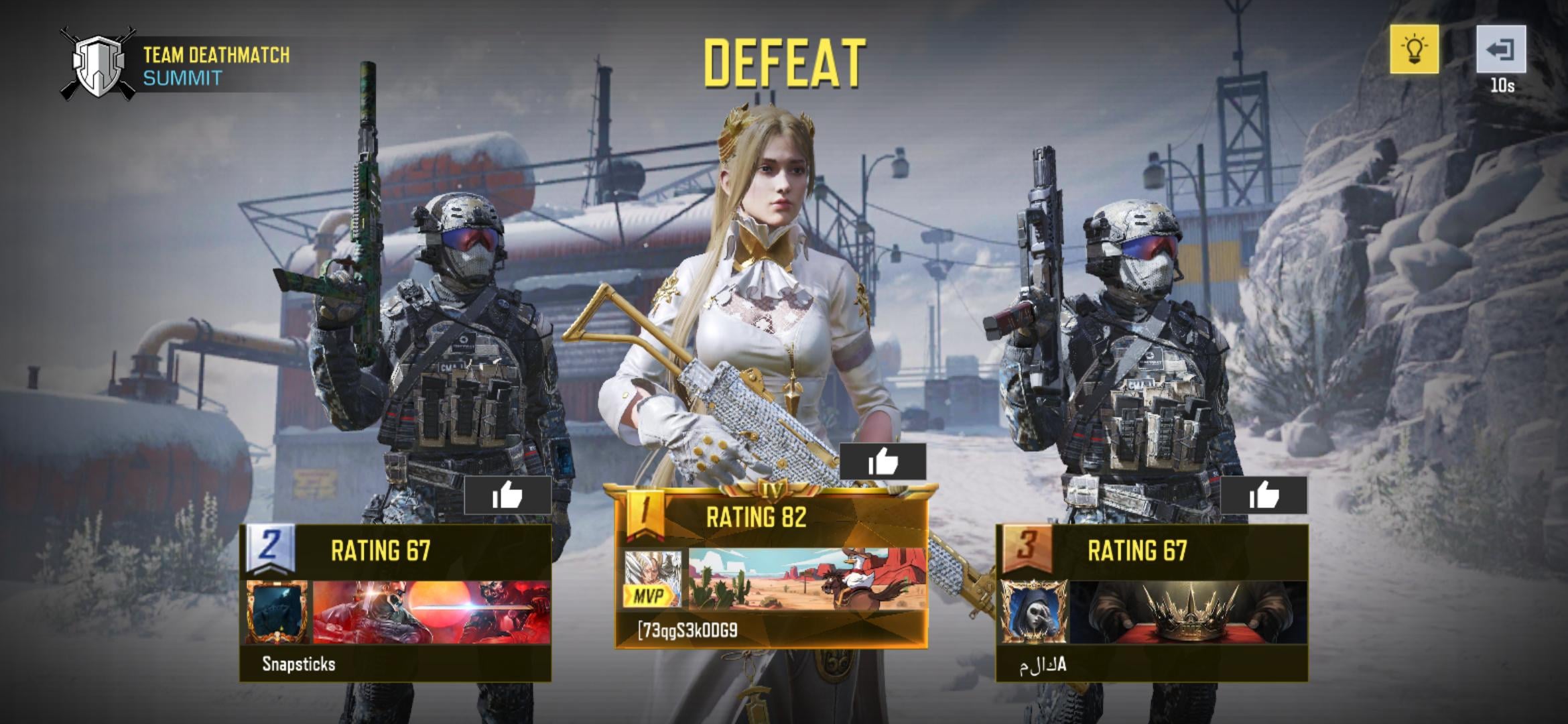View the third-place crown calling card
The height and width of the screenshot is (724, 1568).
(1189, 613)
